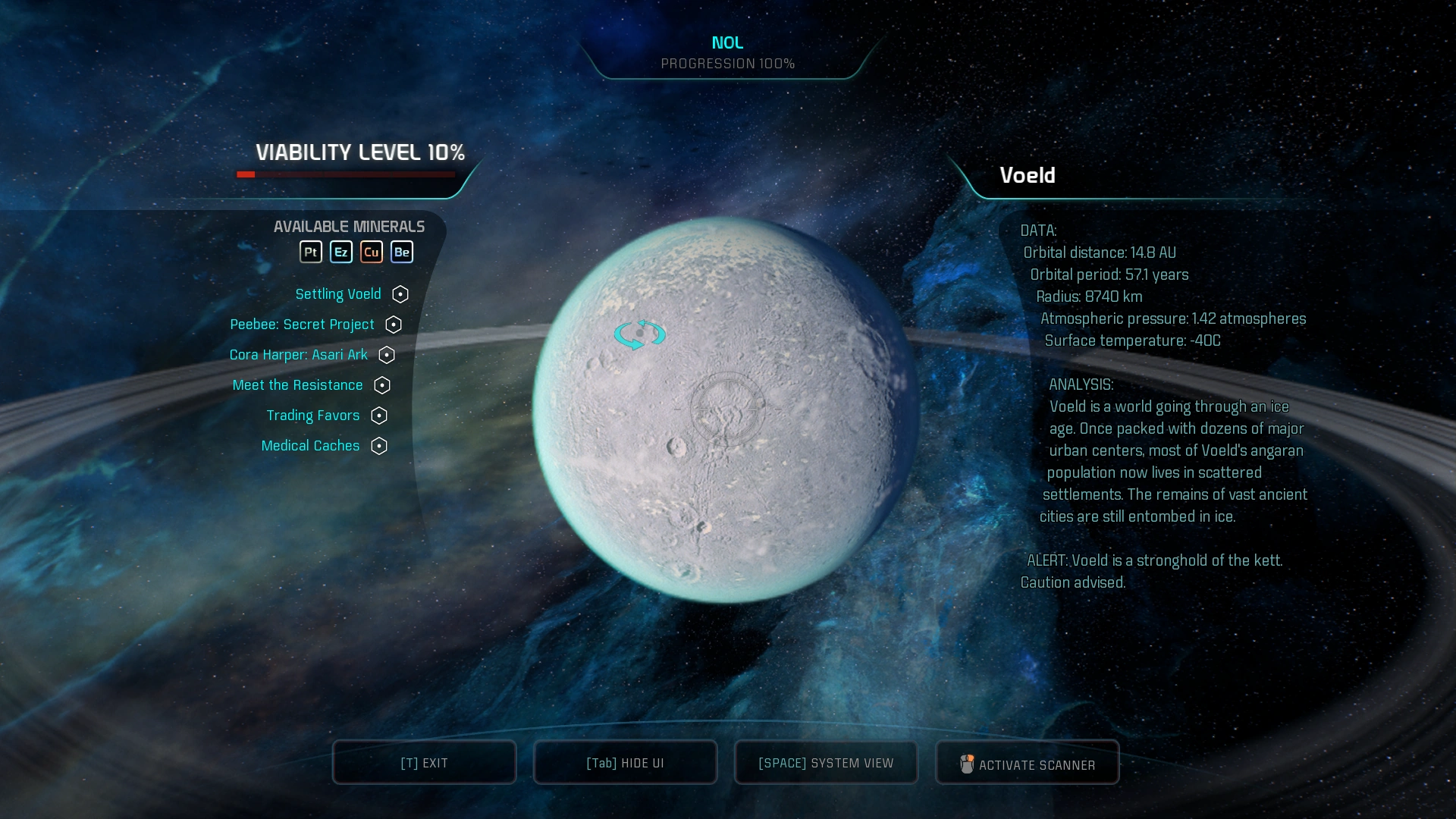
Task: Activate the scanner
Action: point(1028,764)
